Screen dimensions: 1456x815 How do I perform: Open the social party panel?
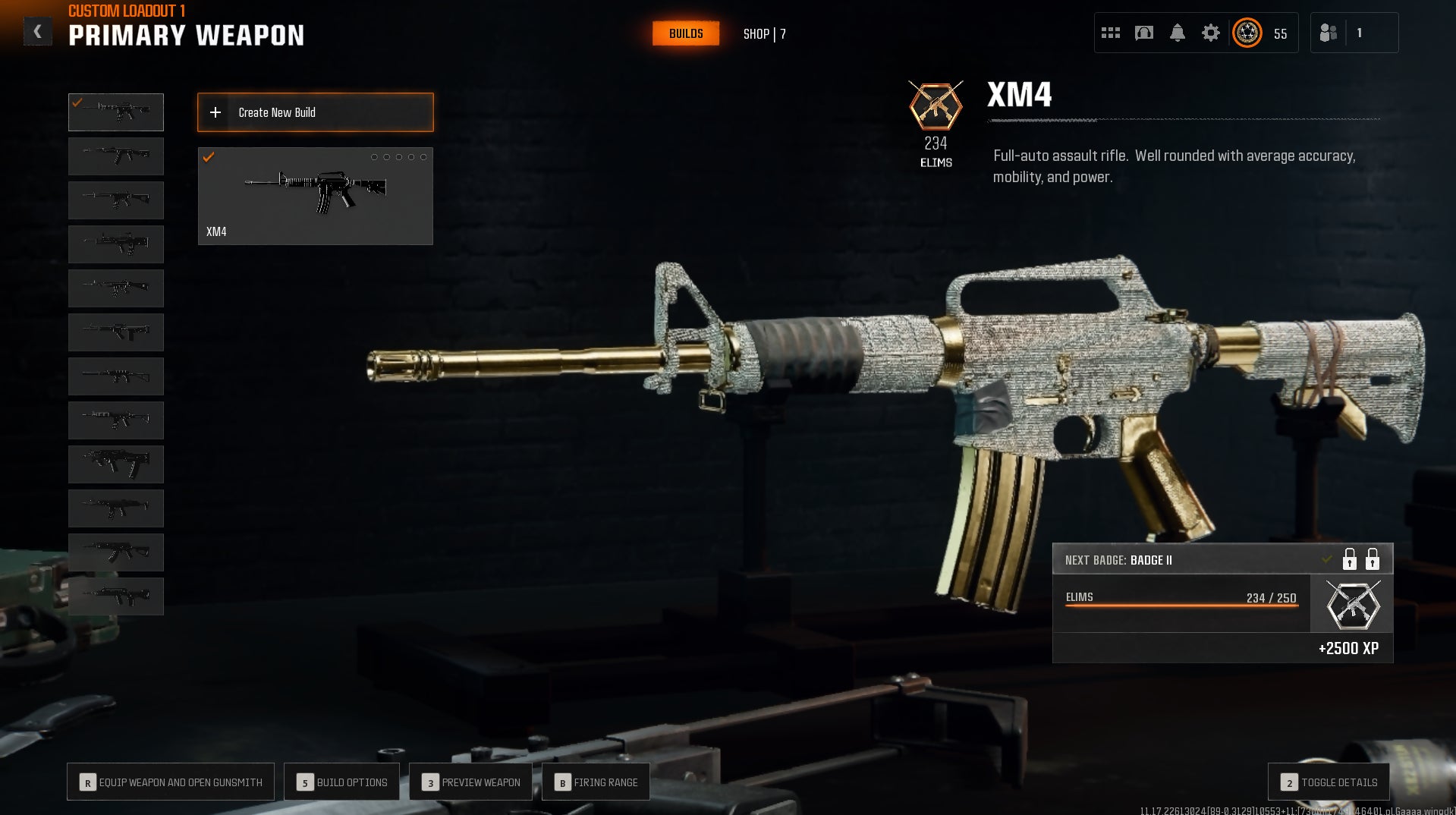tap(1329, 33)
